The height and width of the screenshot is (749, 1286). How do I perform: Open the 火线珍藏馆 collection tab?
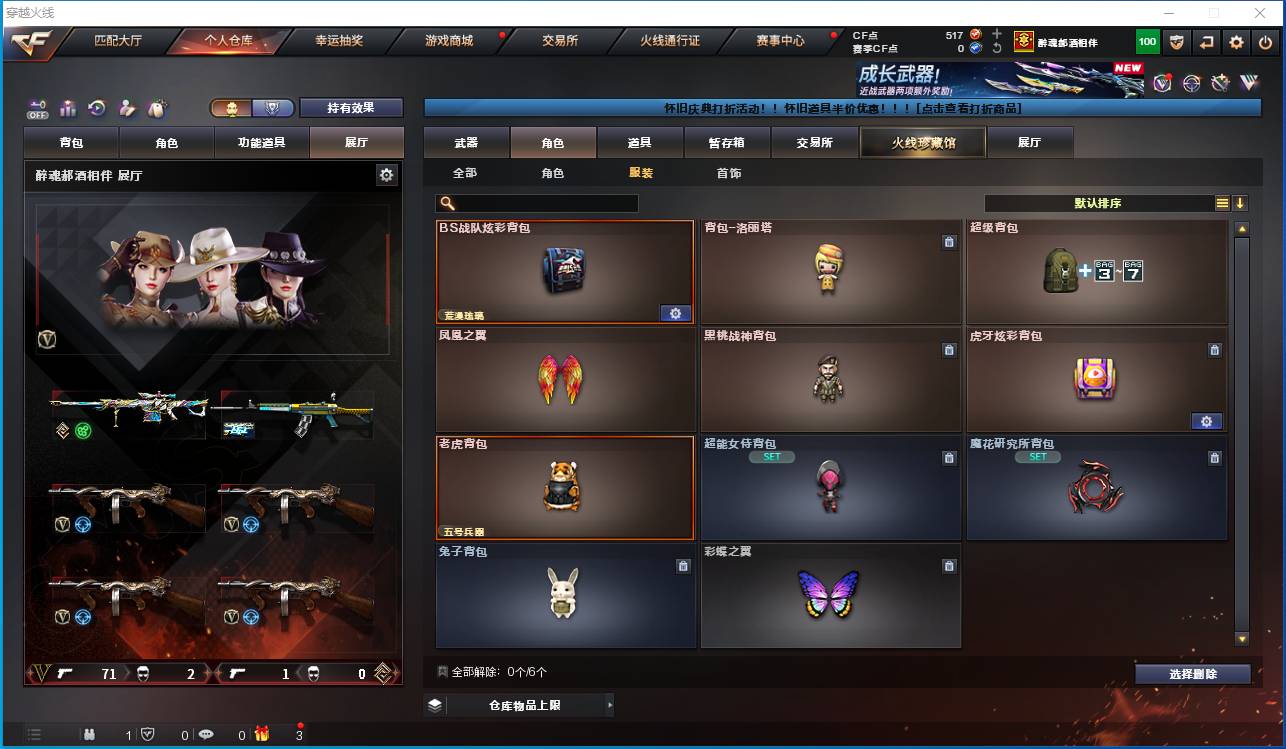pos(923,143)
